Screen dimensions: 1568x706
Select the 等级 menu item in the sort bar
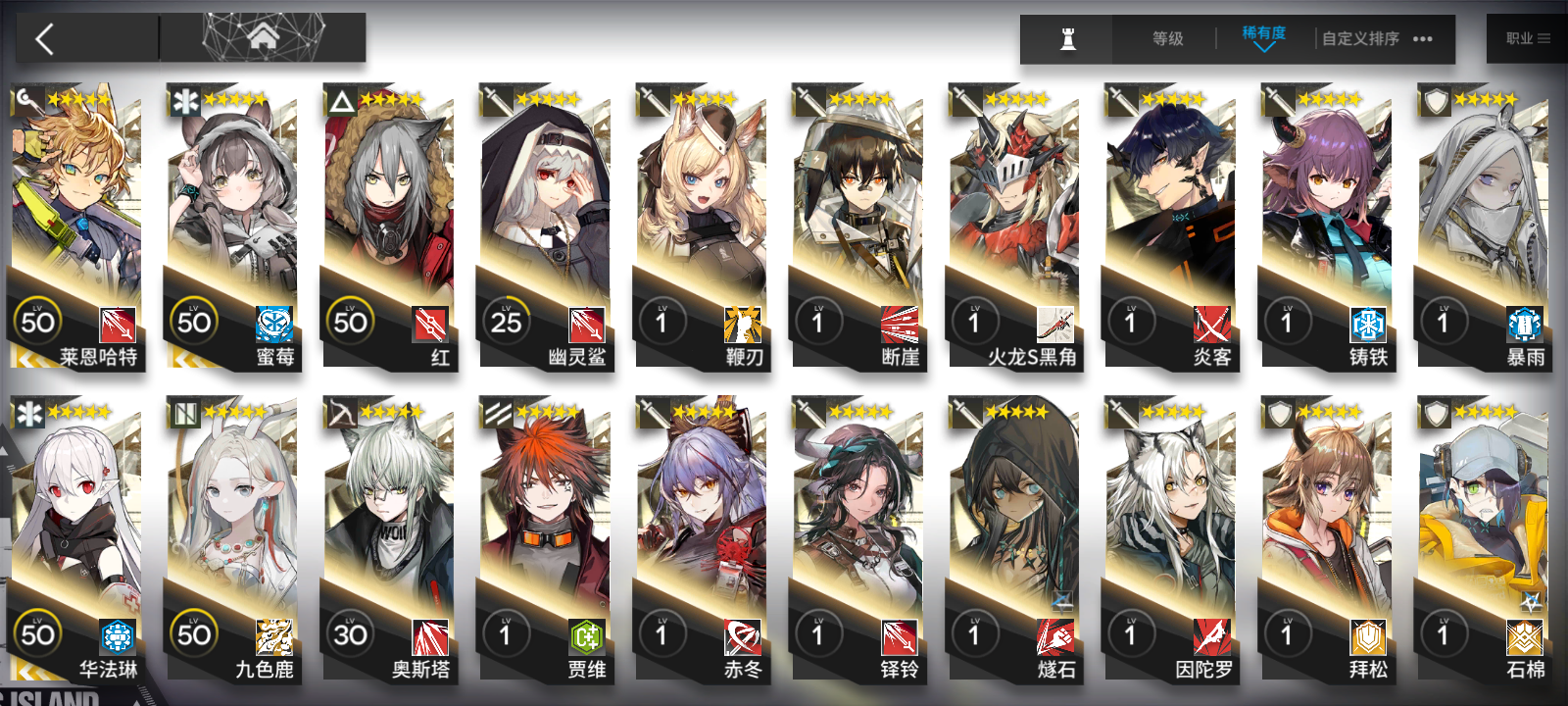[x=1166, y=39]
